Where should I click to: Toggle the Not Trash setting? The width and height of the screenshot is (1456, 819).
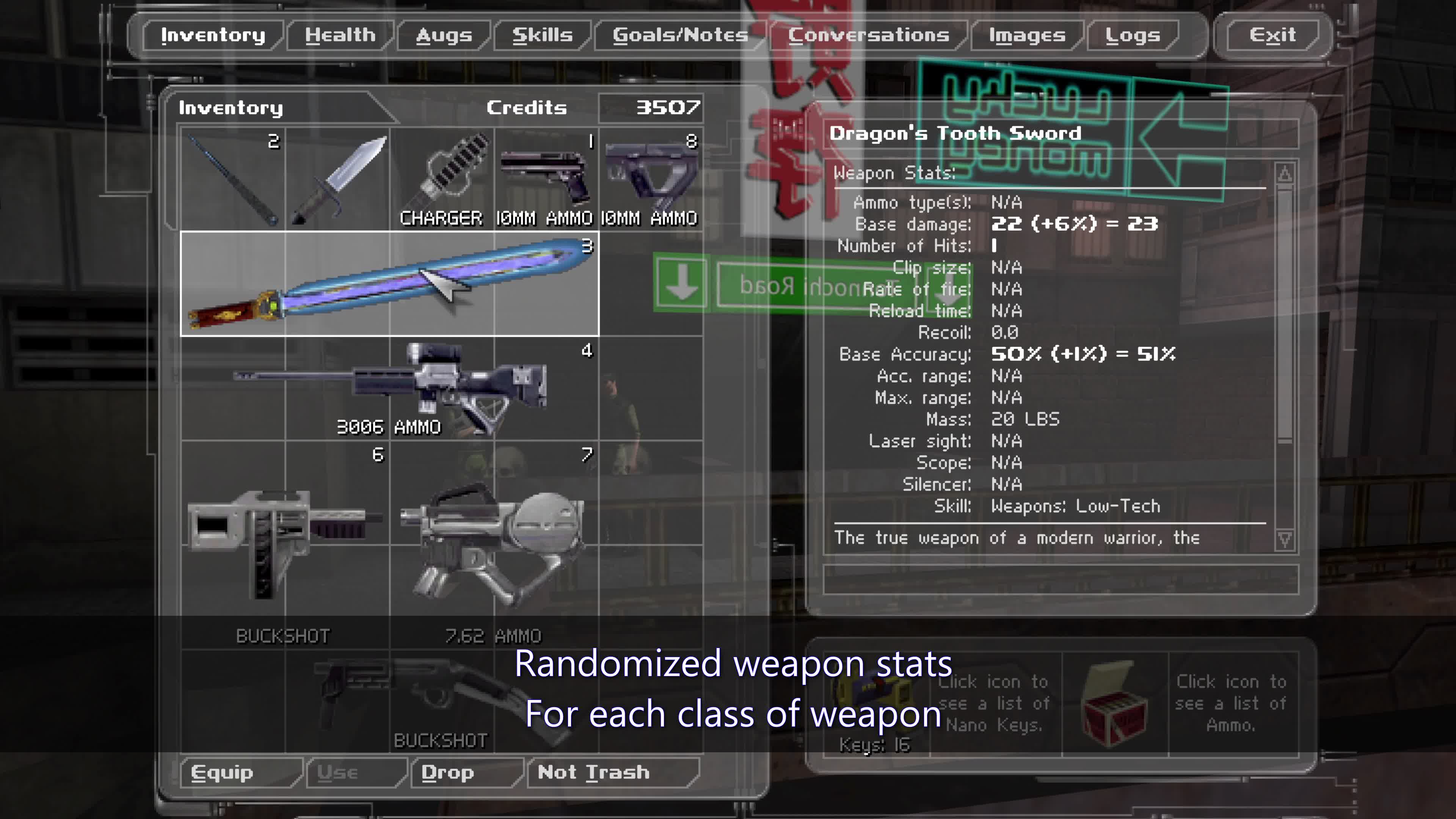(x=593, y=773)
